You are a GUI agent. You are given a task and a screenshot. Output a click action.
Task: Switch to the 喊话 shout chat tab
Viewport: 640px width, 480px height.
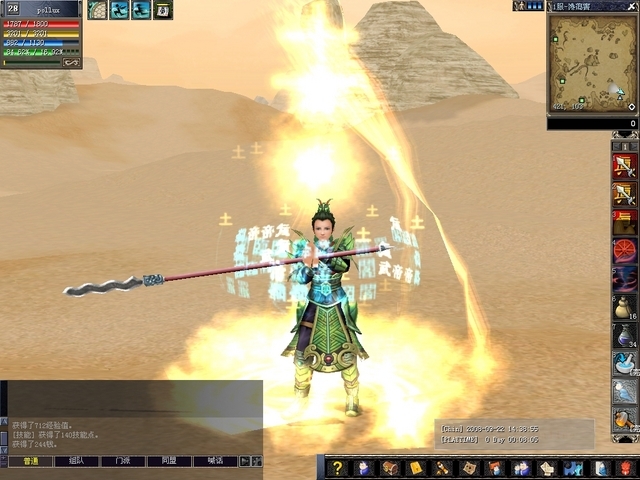pos(214,461)
